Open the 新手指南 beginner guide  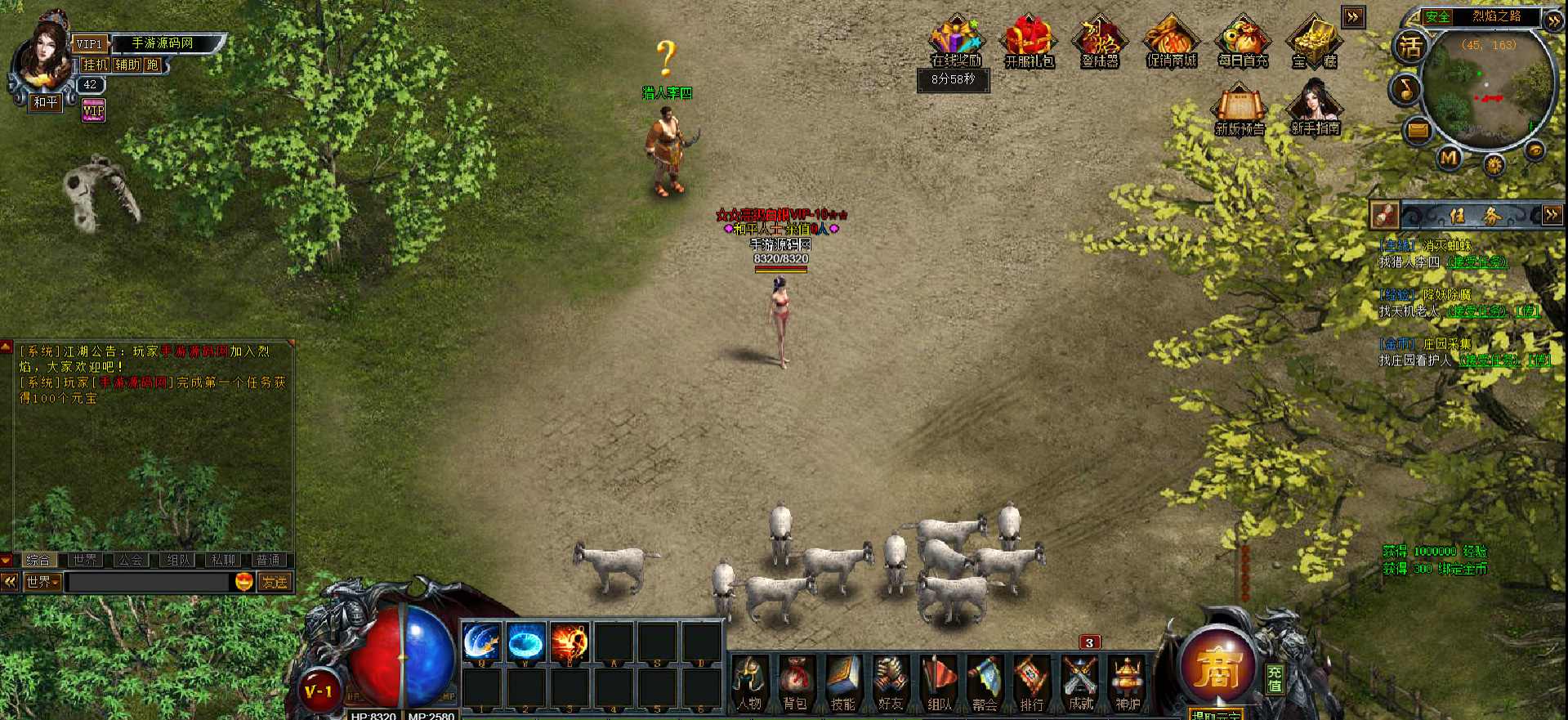pos(1315,110)
